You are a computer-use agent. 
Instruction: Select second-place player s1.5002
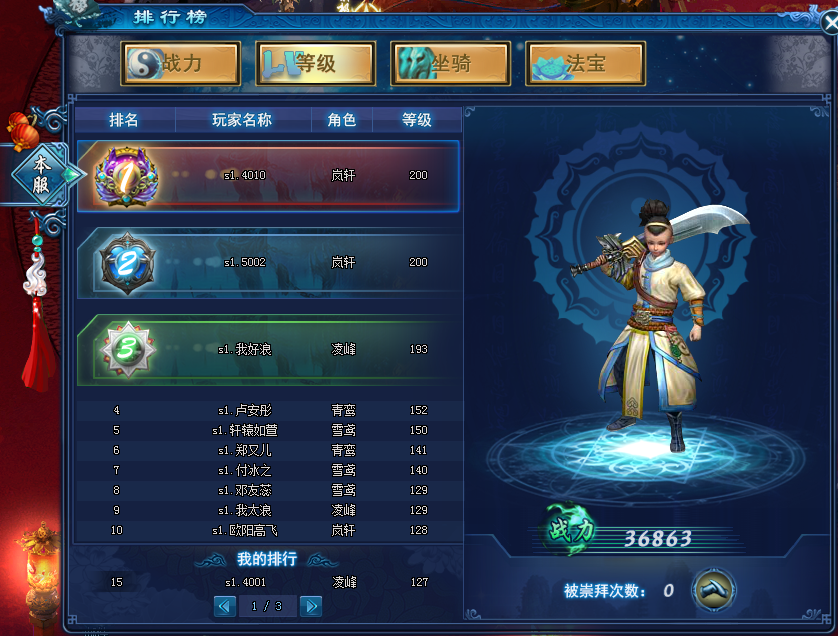(268, 263)
